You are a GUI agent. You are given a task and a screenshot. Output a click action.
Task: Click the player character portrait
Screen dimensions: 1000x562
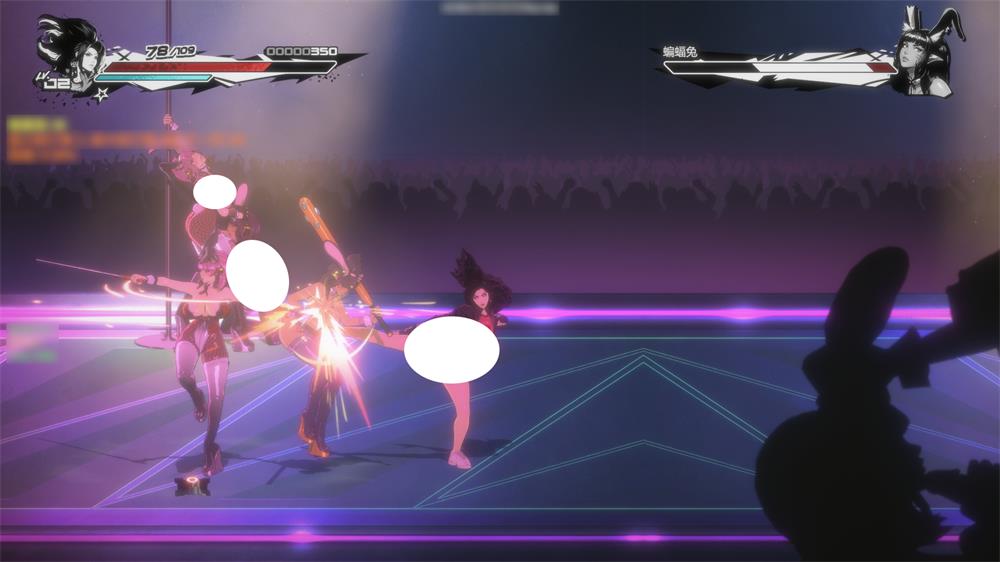pos(70,52)
